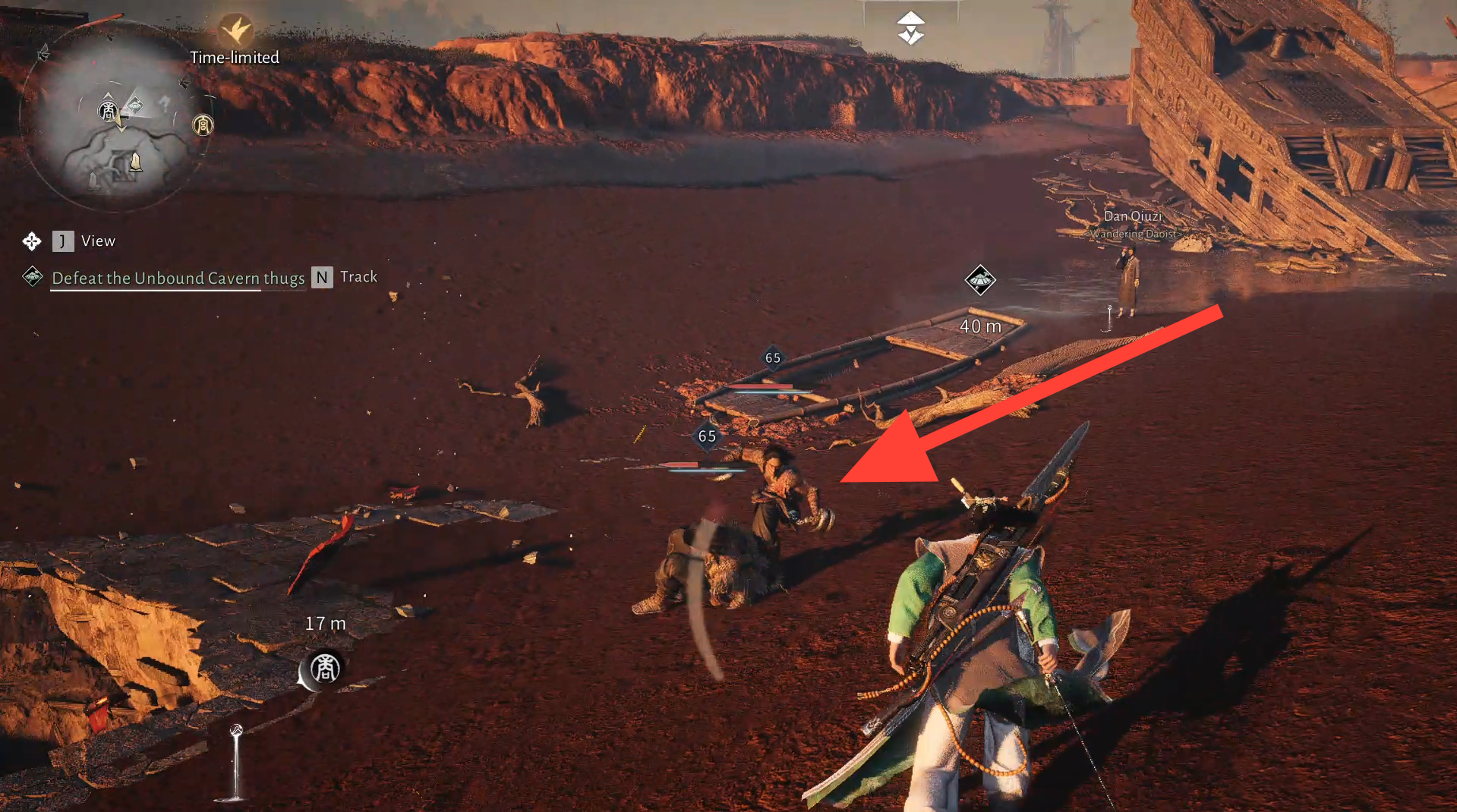Open the Time-limited event bird icon

[x=235, y=30]
